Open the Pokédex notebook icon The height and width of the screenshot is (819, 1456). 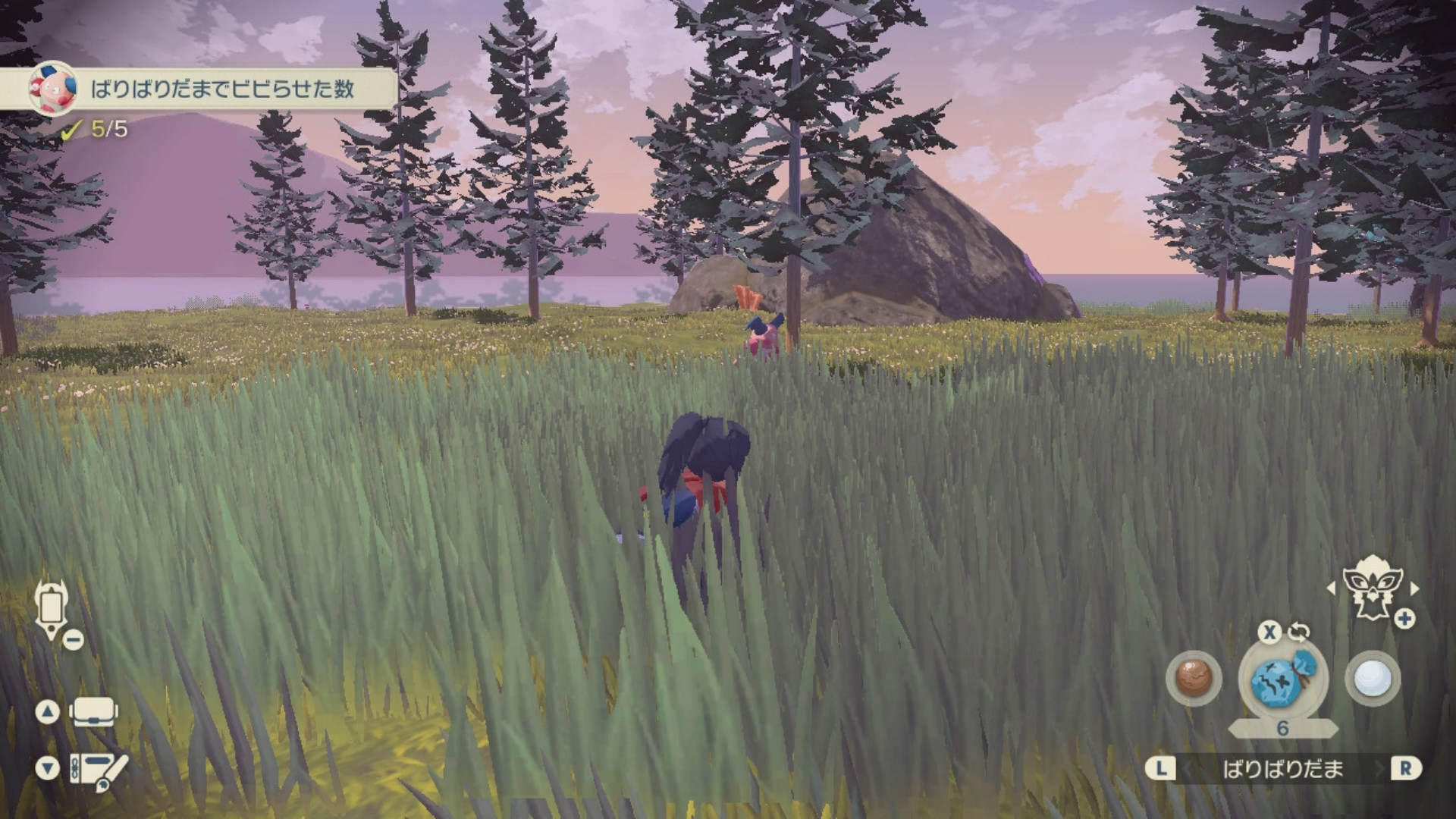[x=98, y=770]
